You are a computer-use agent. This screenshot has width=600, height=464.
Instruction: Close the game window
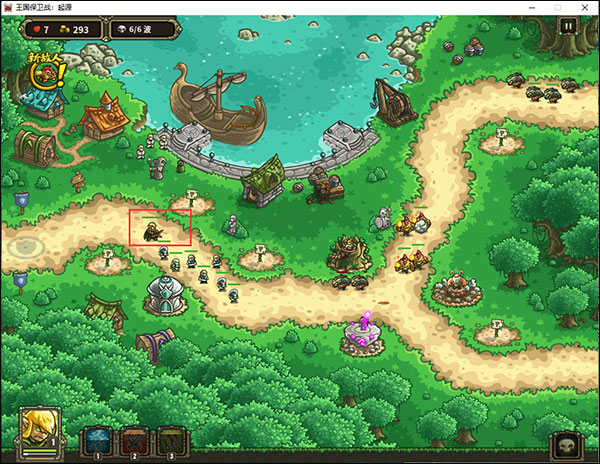[586, 6]
